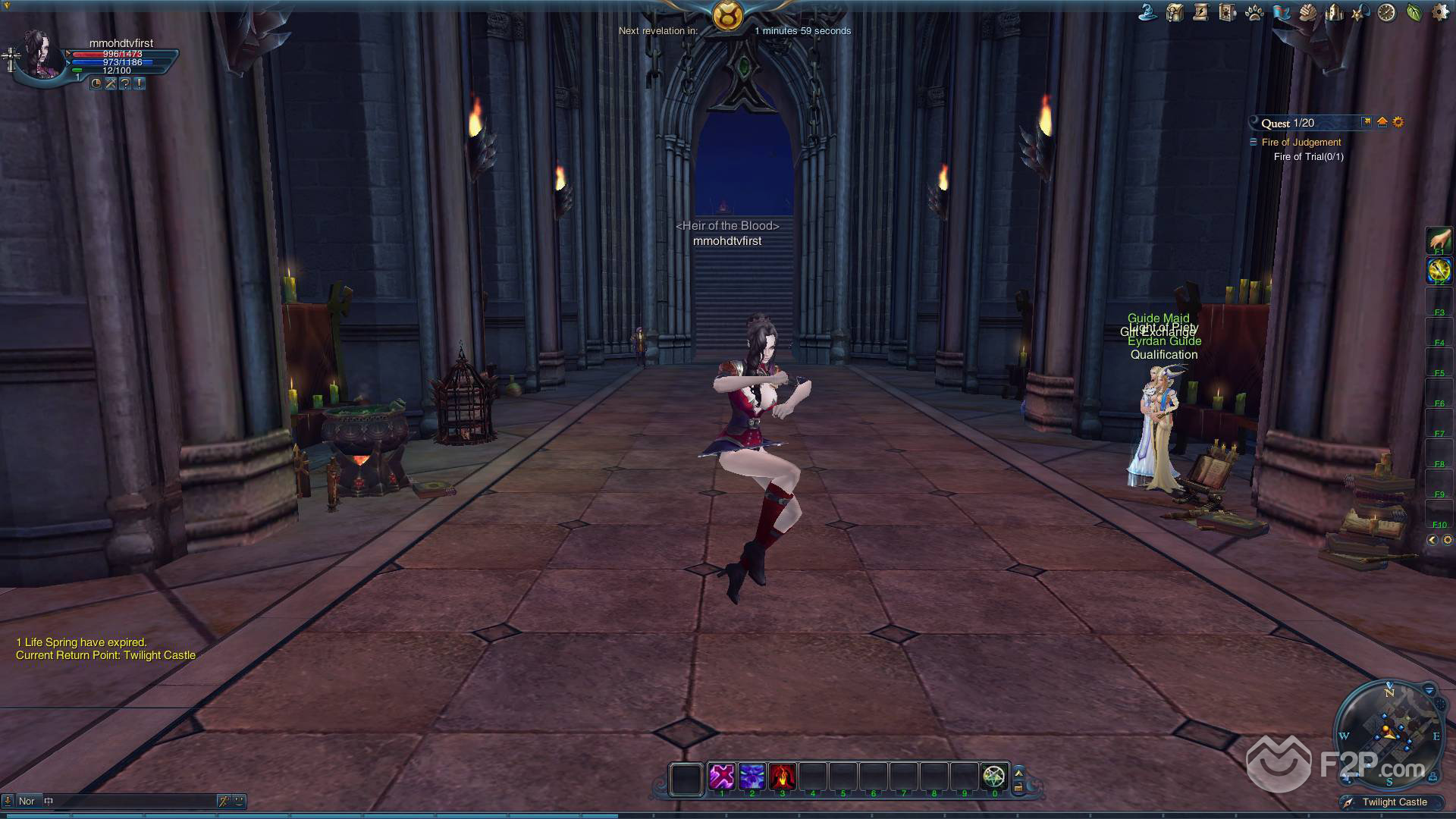
Task: Click the chat input box
Action: (x=129, y=801)
